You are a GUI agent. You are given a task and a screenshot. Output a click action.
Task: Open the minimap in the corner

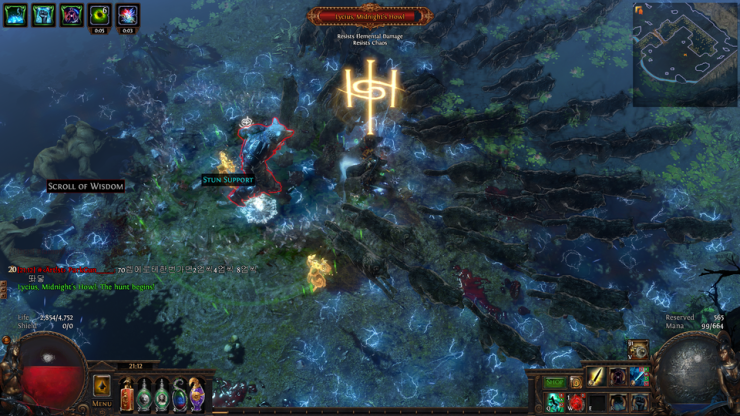coord(685,54)
